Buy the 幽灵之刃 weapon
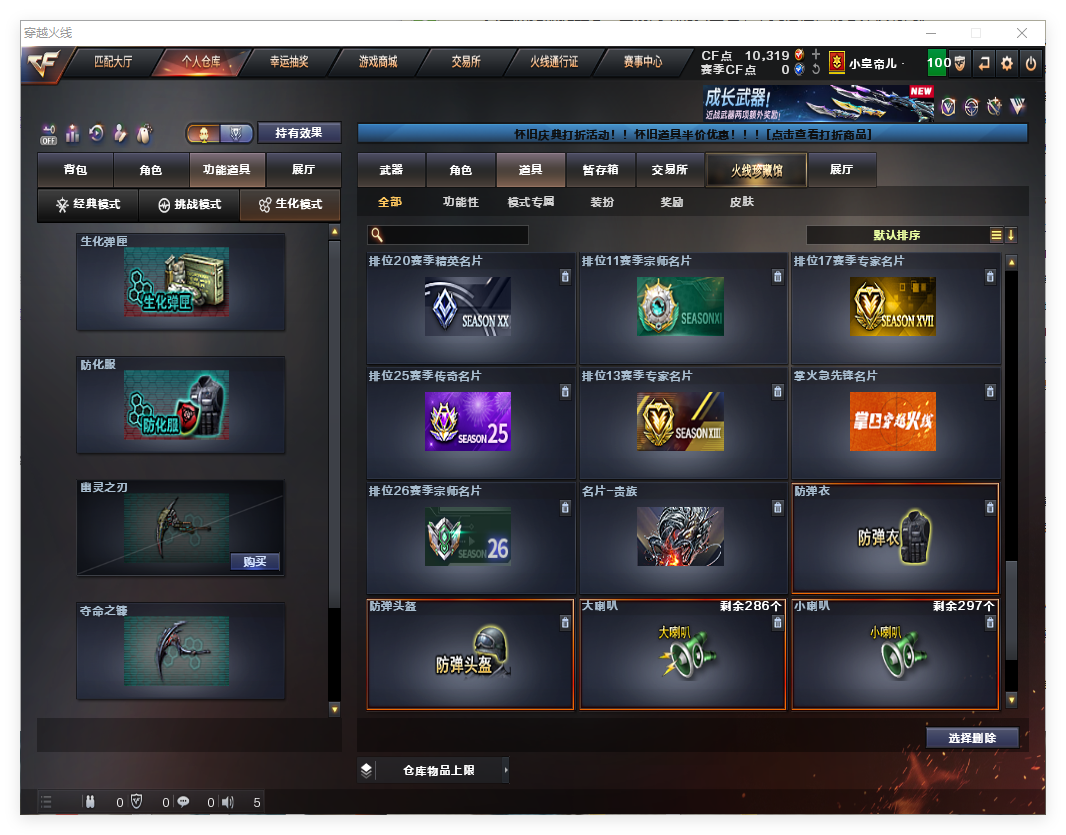The image size is (1066, 835). (x=255, y=562)
